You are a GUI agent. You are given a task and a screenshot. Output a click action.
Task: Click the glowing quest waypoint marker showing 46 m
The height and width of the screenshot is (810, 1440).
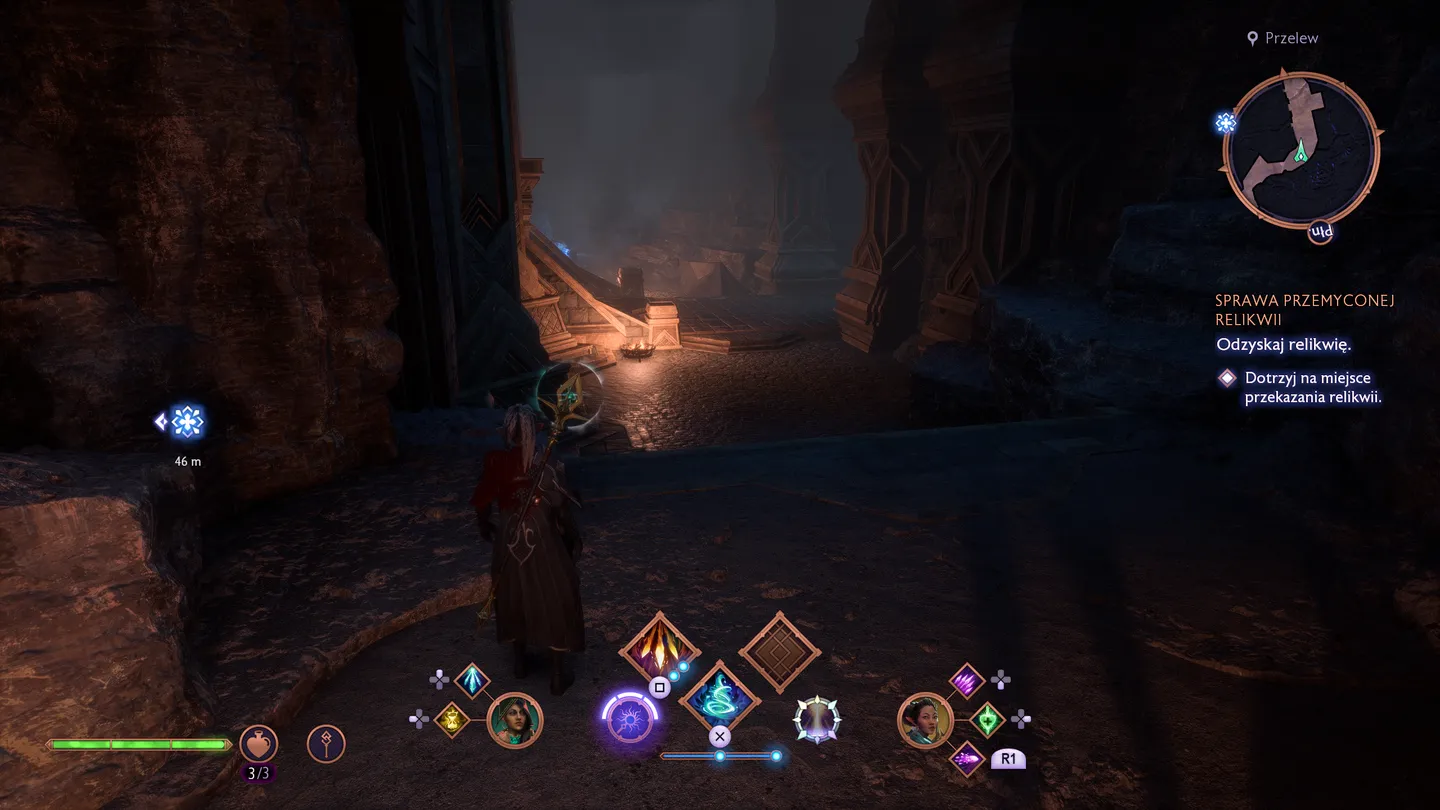click(186, 422)
